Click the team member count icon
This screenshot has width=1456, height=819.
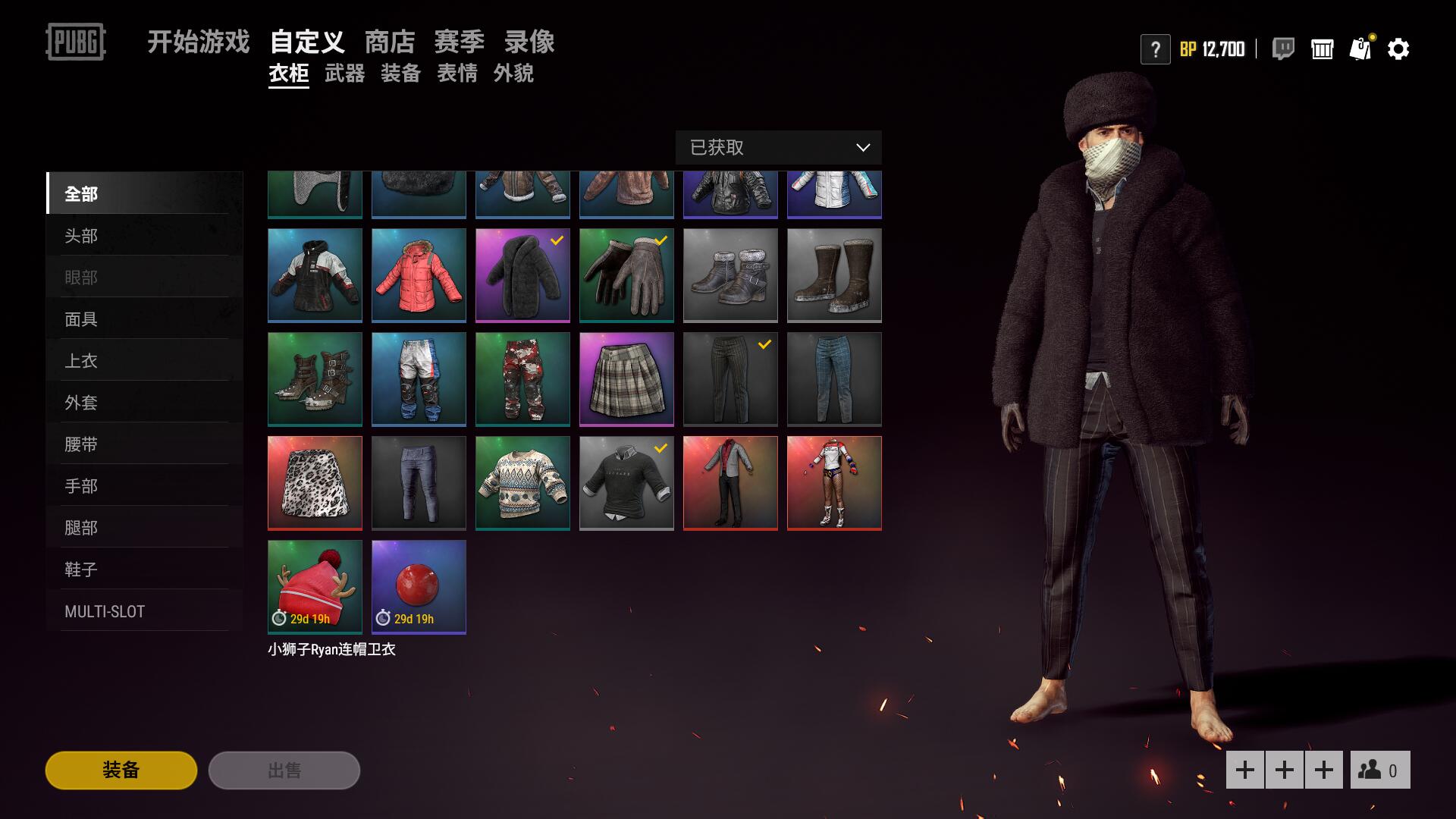(x=1379, y=768)
